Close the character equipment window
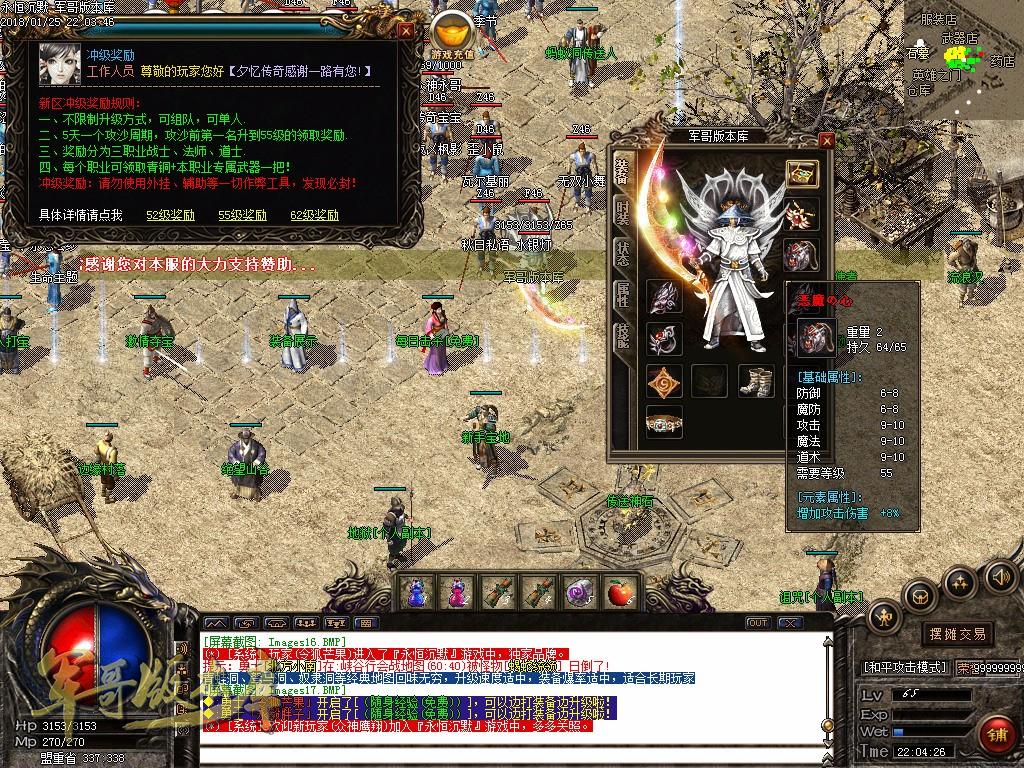The width and height of the screenshot is (1024, 768). 826,141
